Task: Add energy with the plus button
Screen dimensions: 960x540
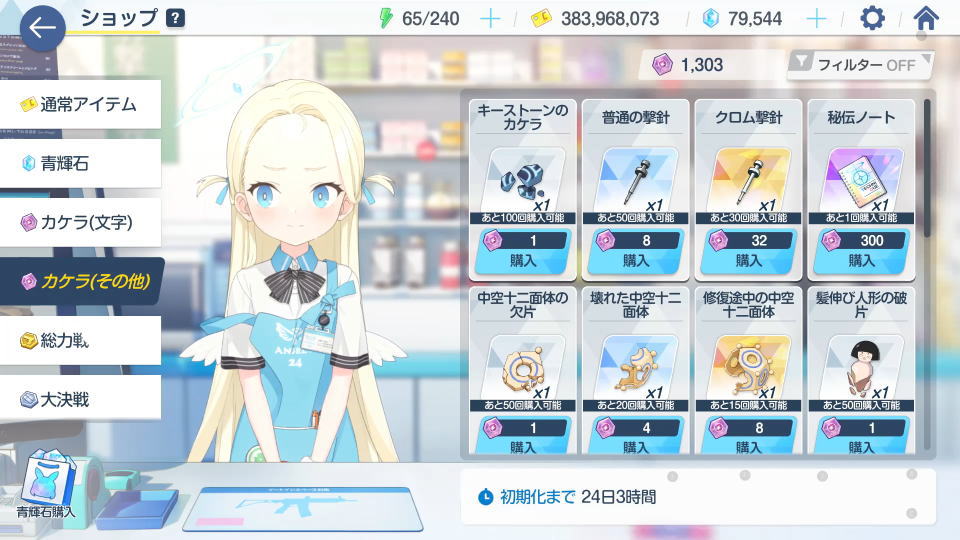Action: (x=490, y=18)
